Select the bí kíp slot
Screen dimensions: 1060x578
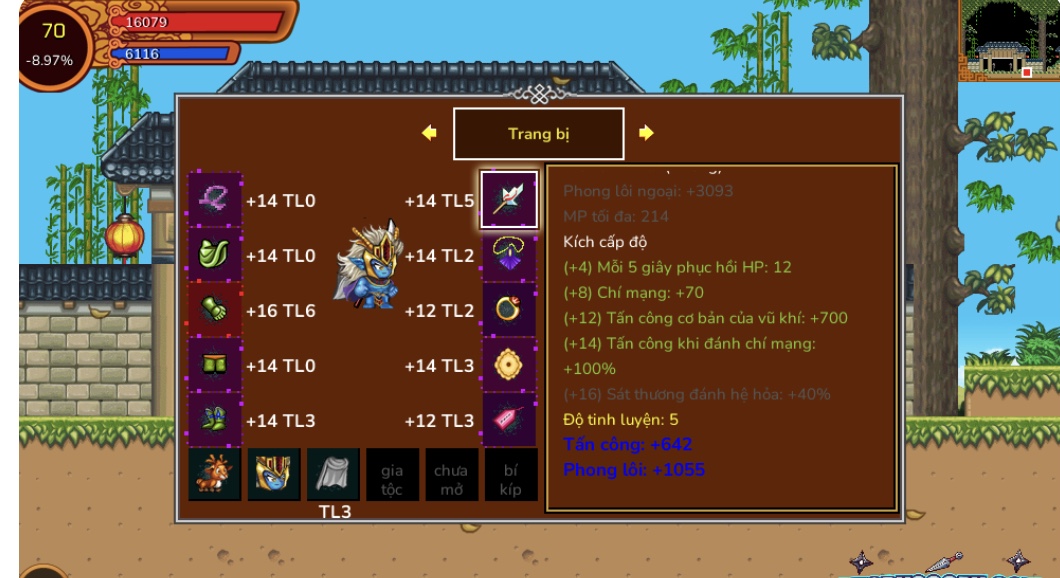click(510, 474)
